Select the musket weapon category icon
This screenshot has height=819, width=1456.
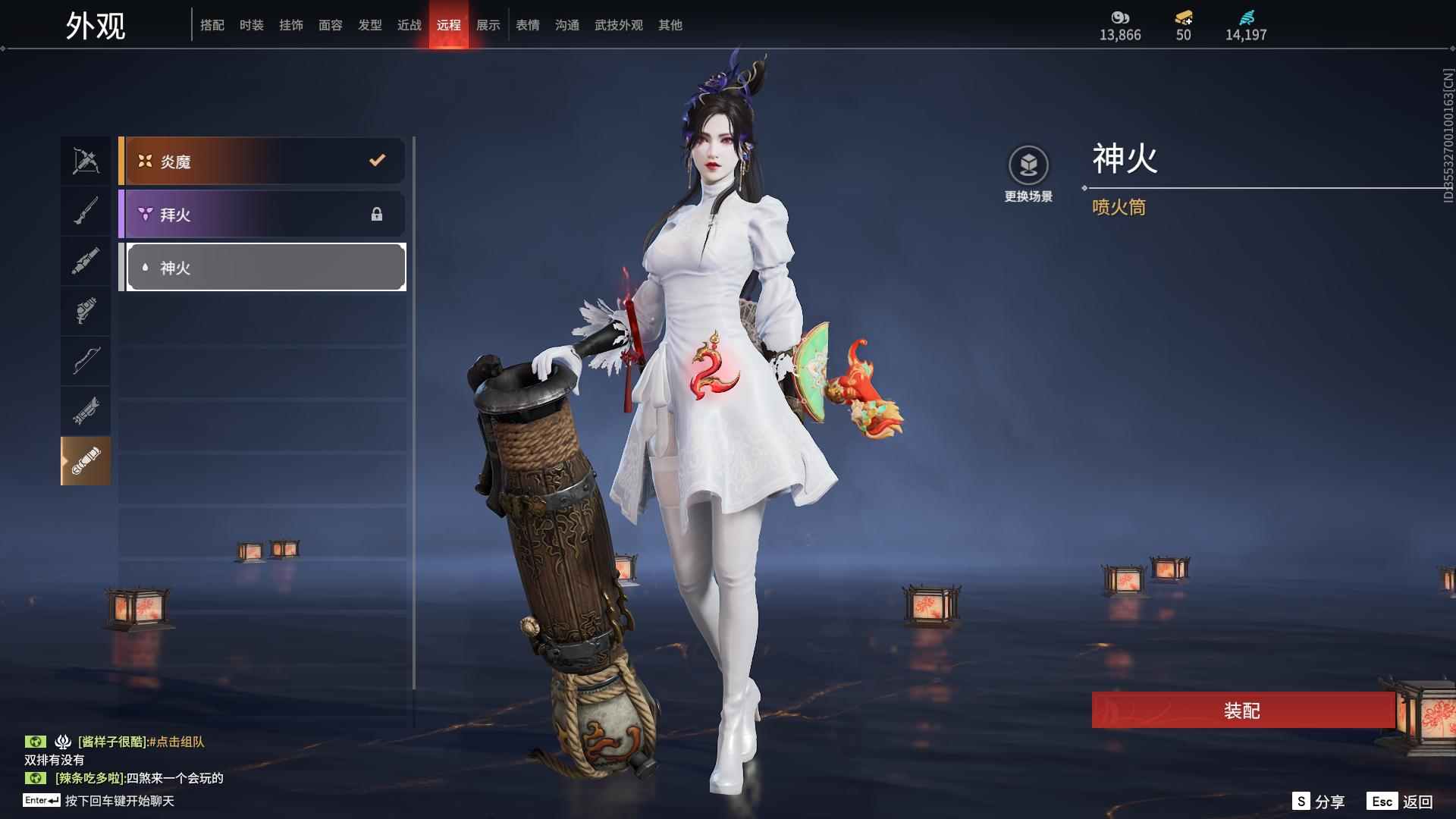pyautogui.click(x=86, y=210)
